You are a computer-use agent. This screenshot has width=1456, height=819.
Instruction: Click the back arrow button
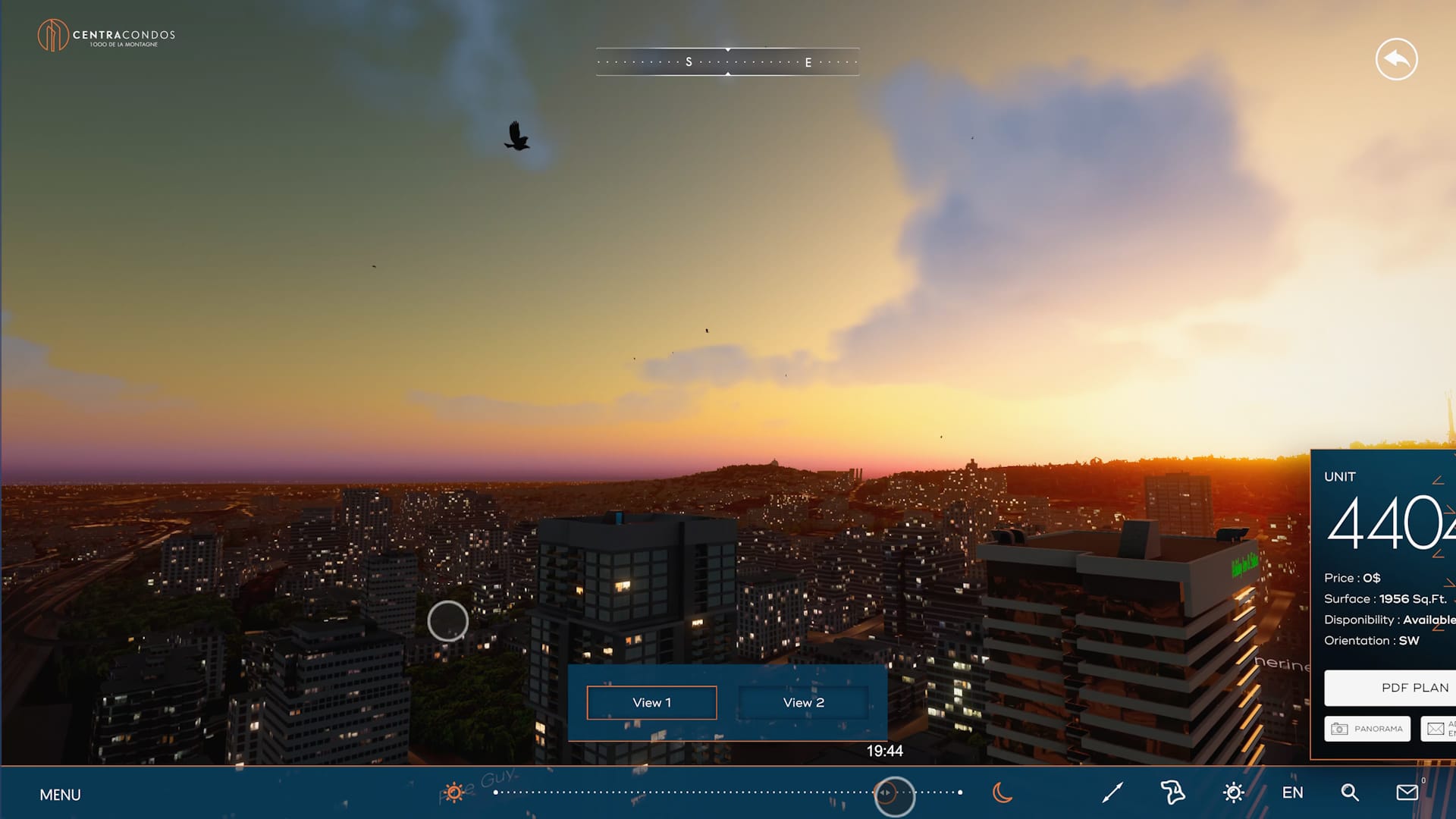[1396, 59]
